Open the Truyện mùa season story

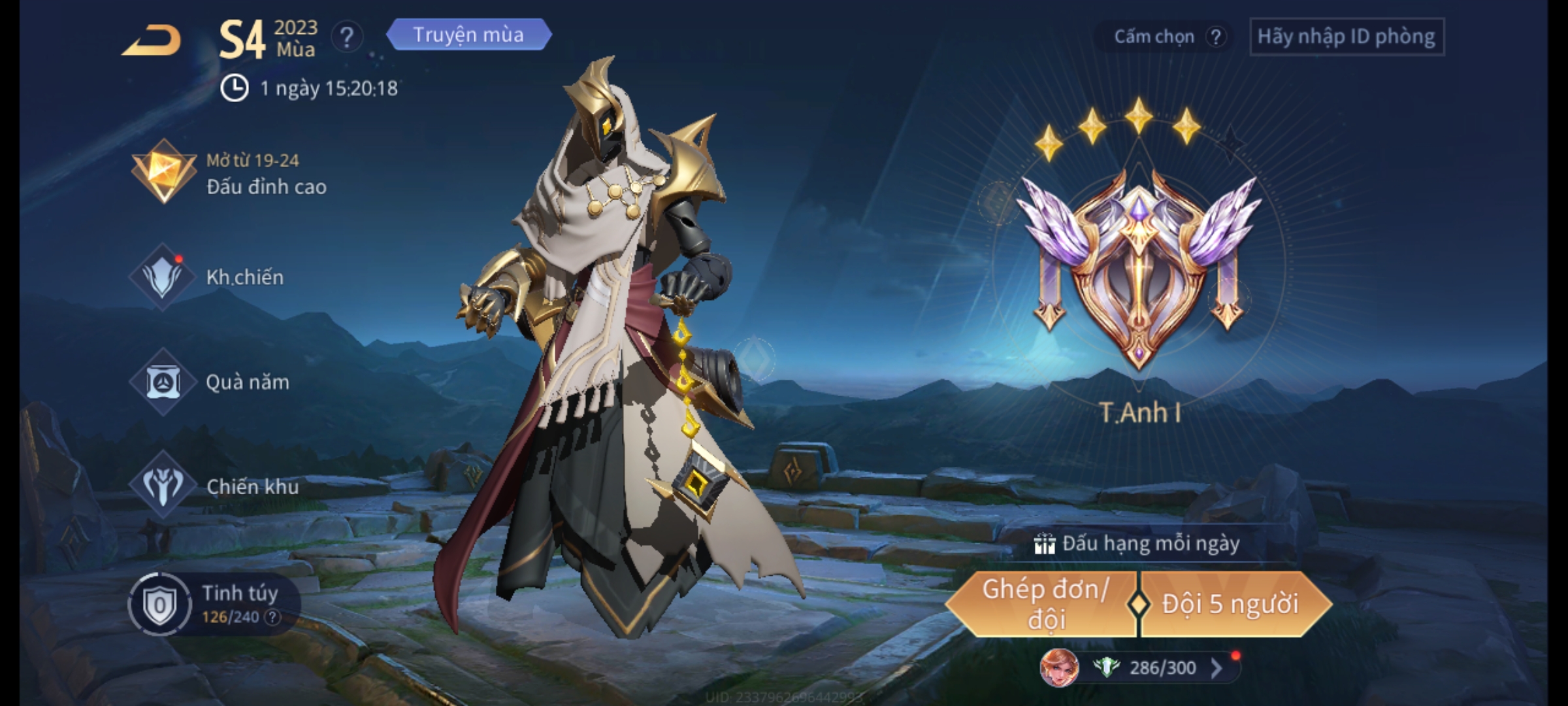(x=468, y=35)
